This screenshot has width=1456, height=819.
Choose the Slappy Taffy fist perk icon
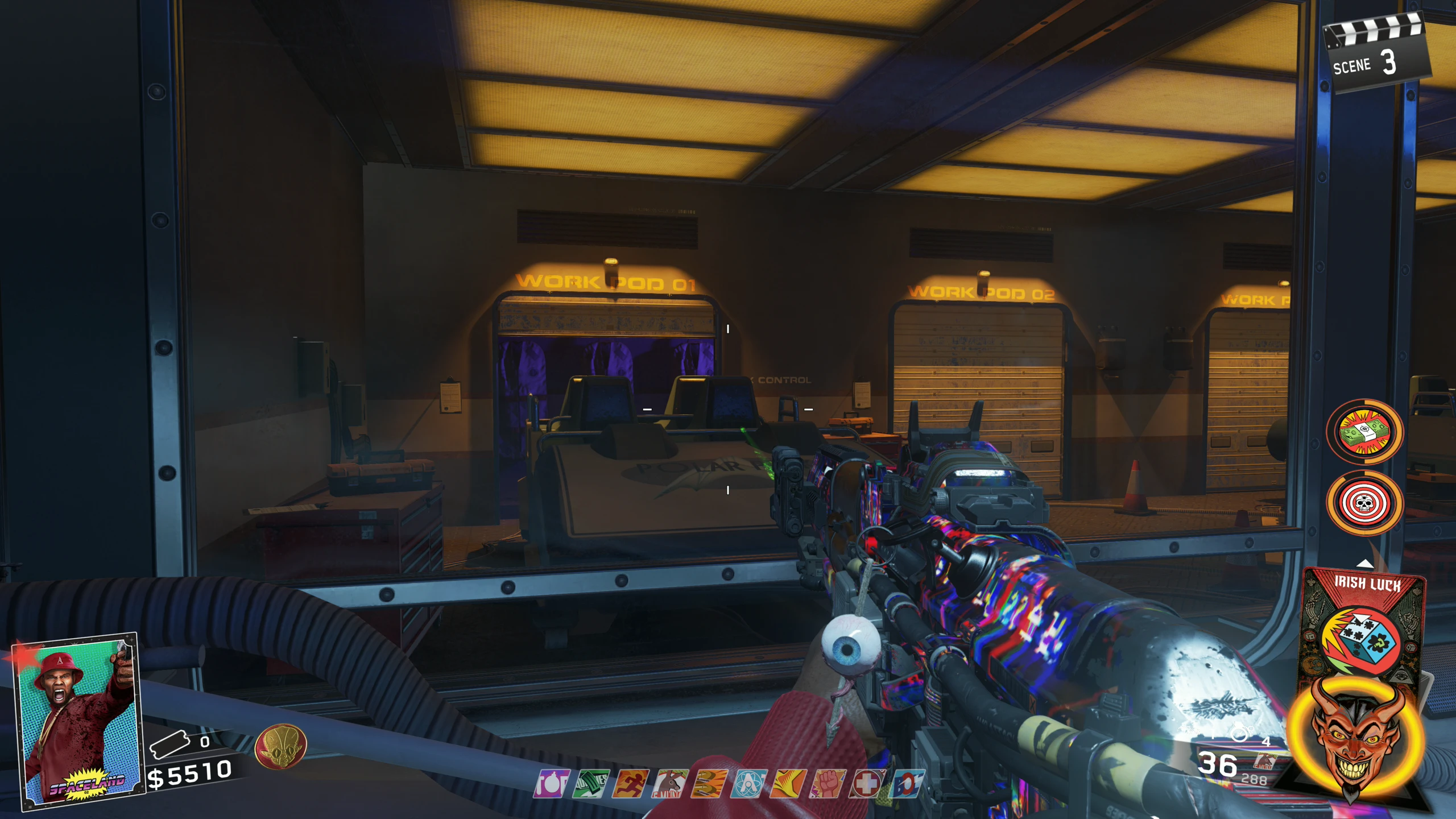click(x=828, y=784)
